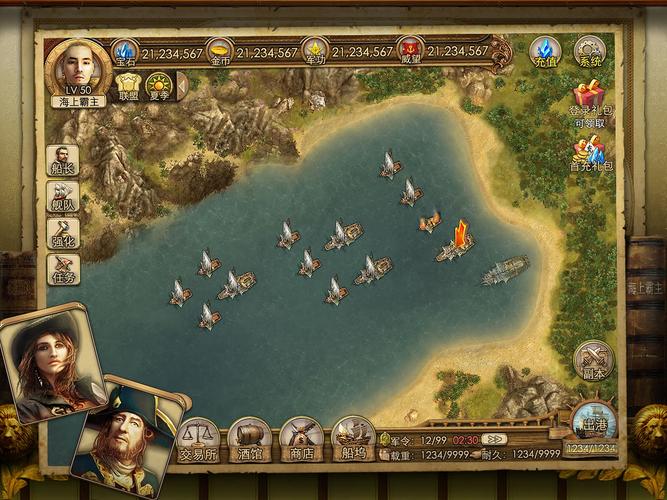667x500 pixels.
Task: Open the 充值 recharge shop
Action: coord(545,50)
